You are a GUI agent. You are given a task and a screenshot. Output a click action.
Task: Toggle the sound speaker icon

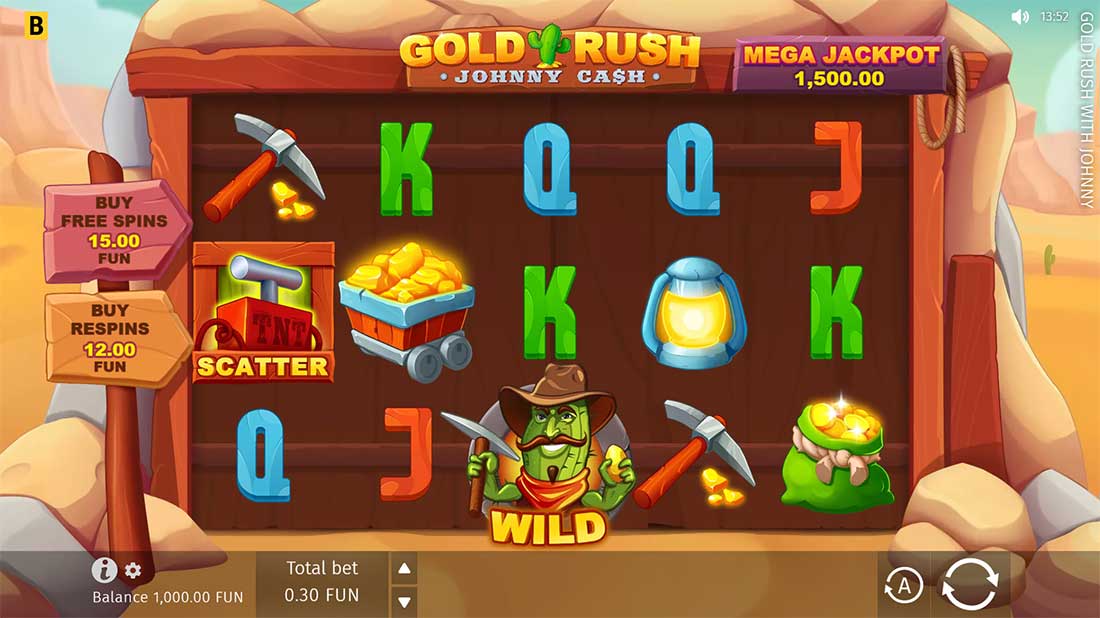click(x=1020, y=17)
